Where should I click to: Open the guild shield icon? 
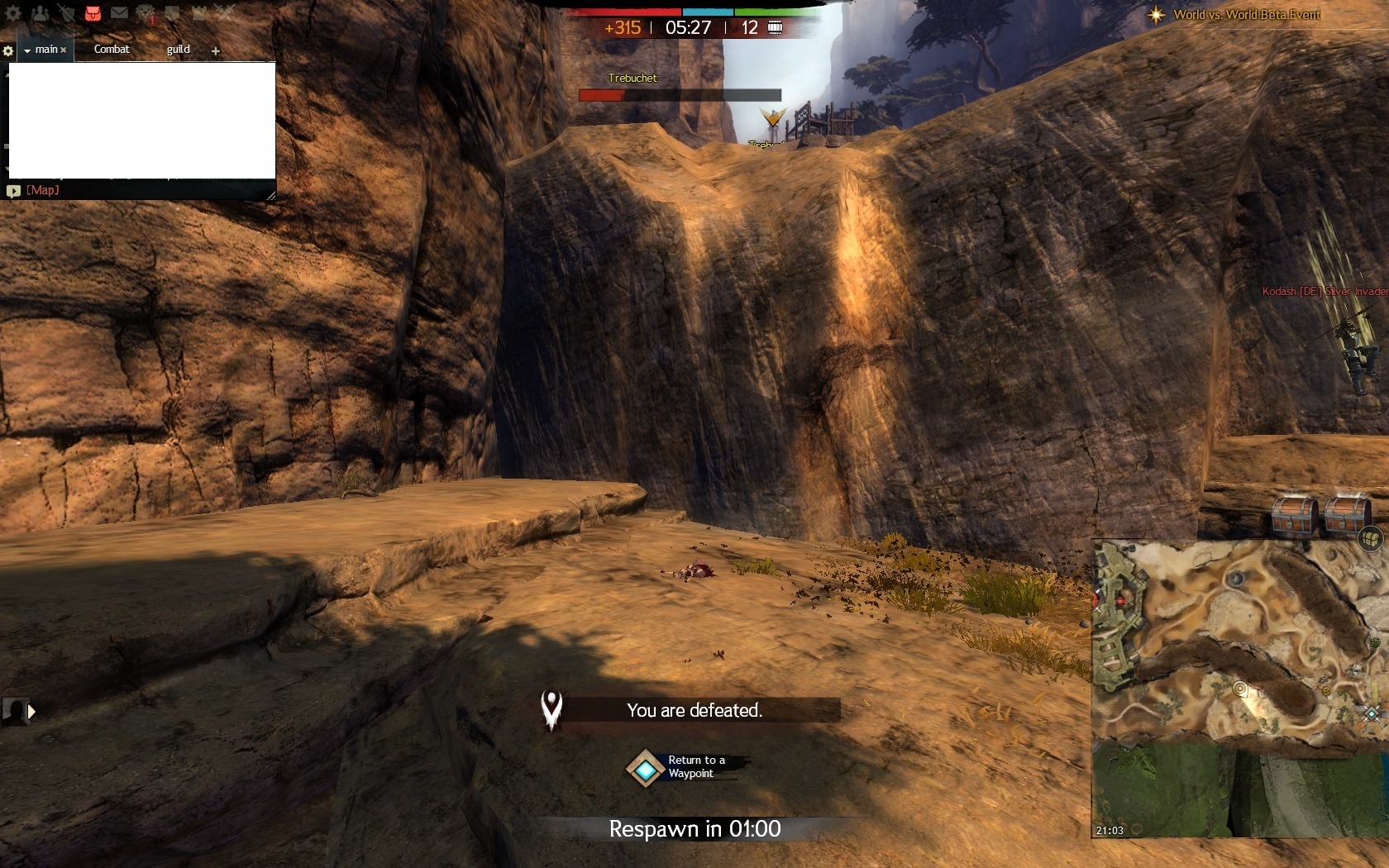(172, 13)
